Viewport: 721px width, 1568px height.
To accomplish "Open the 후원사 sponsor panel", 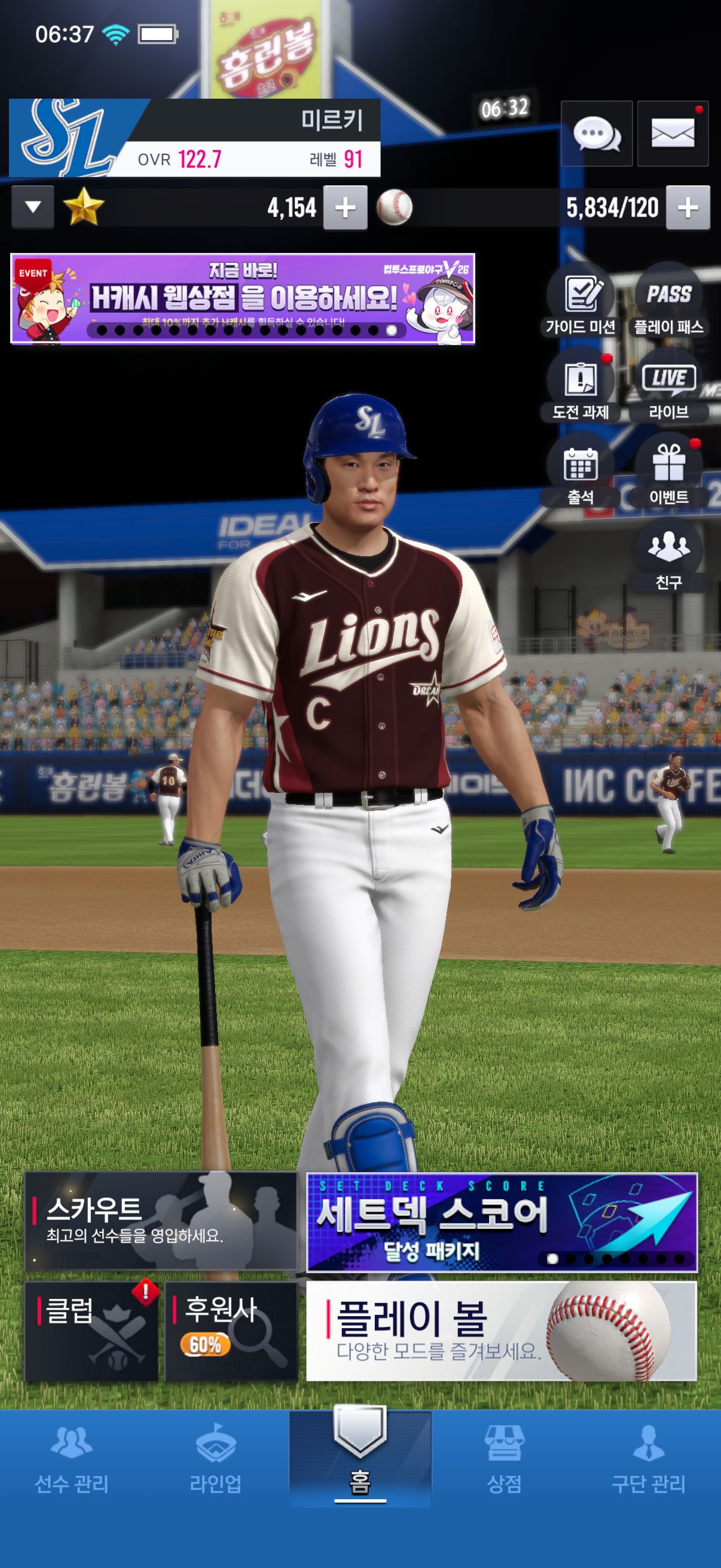I will [x=231, y=1331].
